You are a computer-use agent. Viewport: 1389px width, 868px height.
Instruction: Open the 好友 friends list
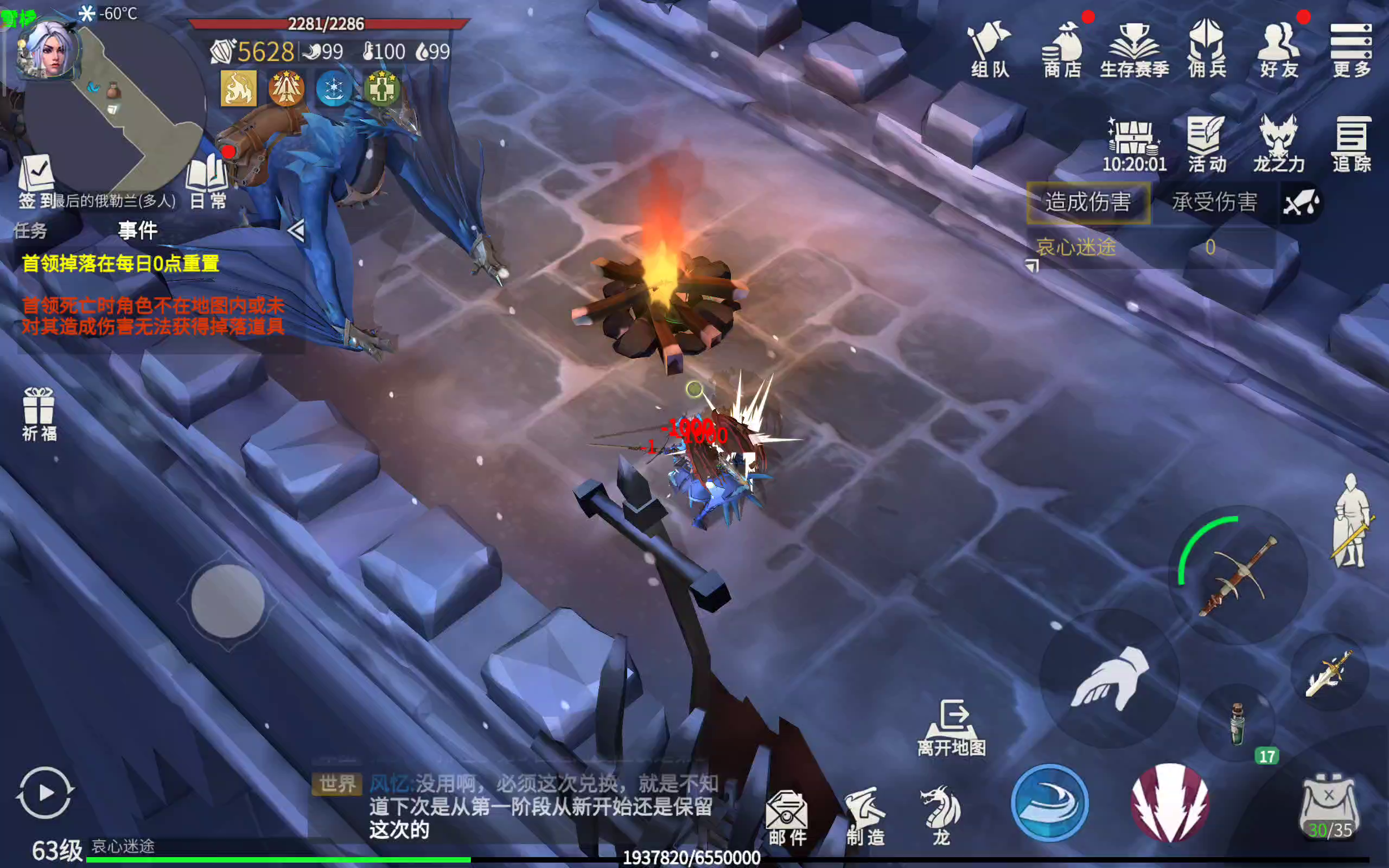click(x=1279, y=49)
